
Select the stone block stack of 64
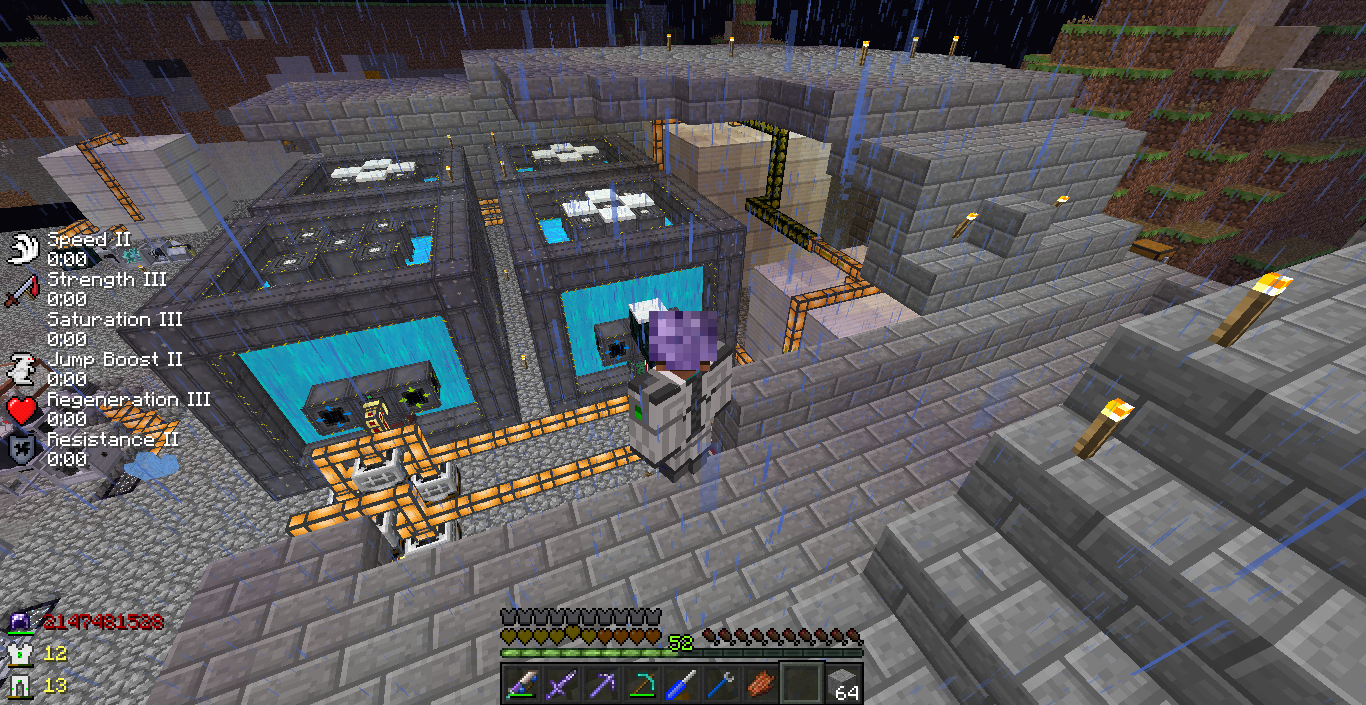coord(843,685)
